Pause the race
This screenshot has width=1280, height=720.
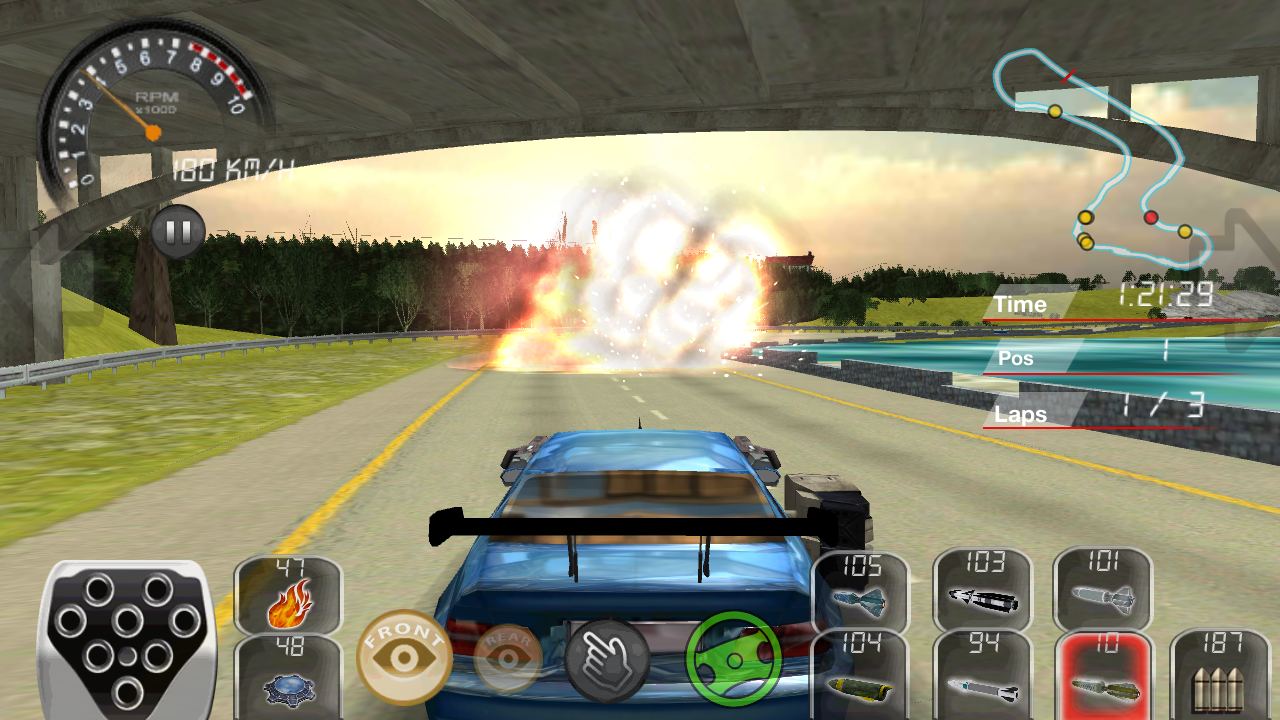tap(177, 230)
